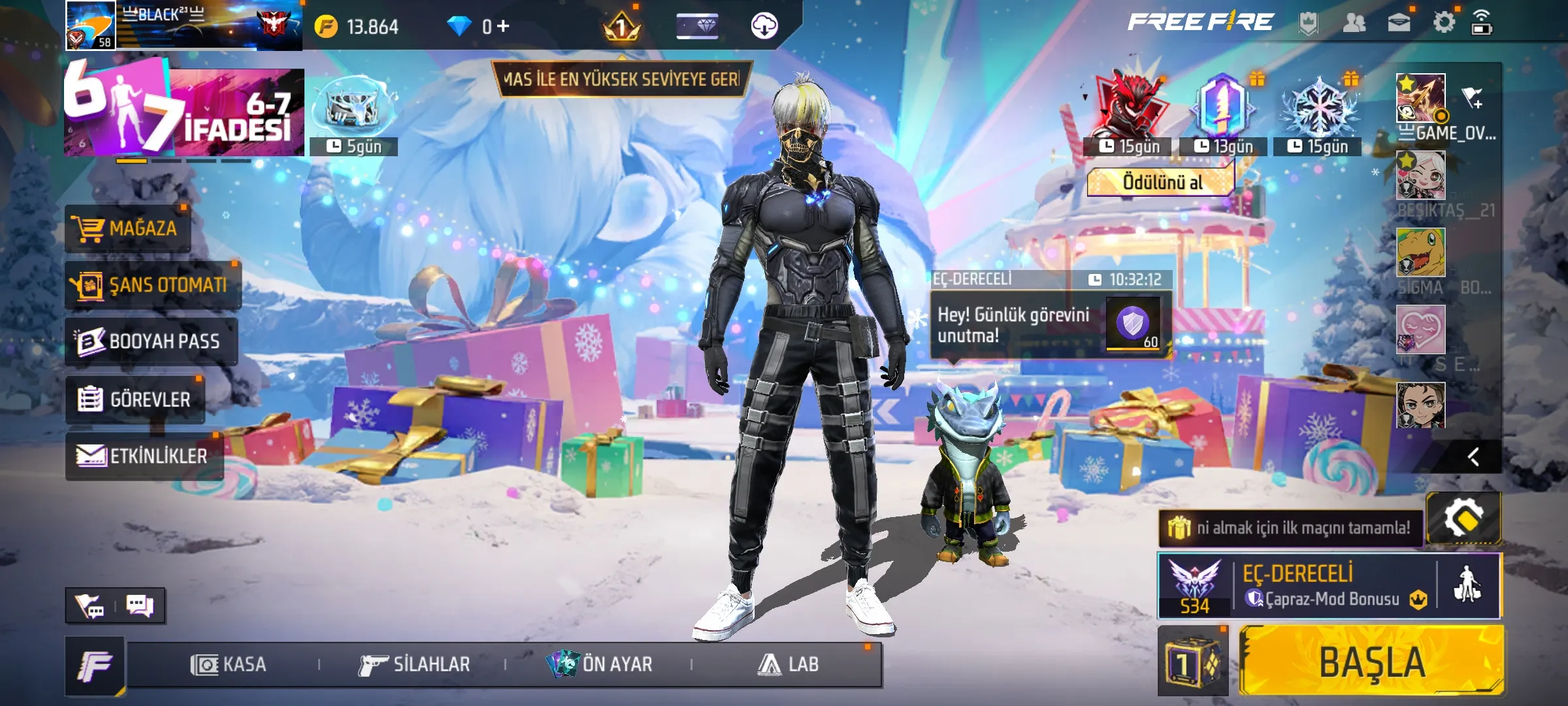The image size is (1568, 706).
Task: Collapse the friends list with the arrow
Action: [1473, 456]
